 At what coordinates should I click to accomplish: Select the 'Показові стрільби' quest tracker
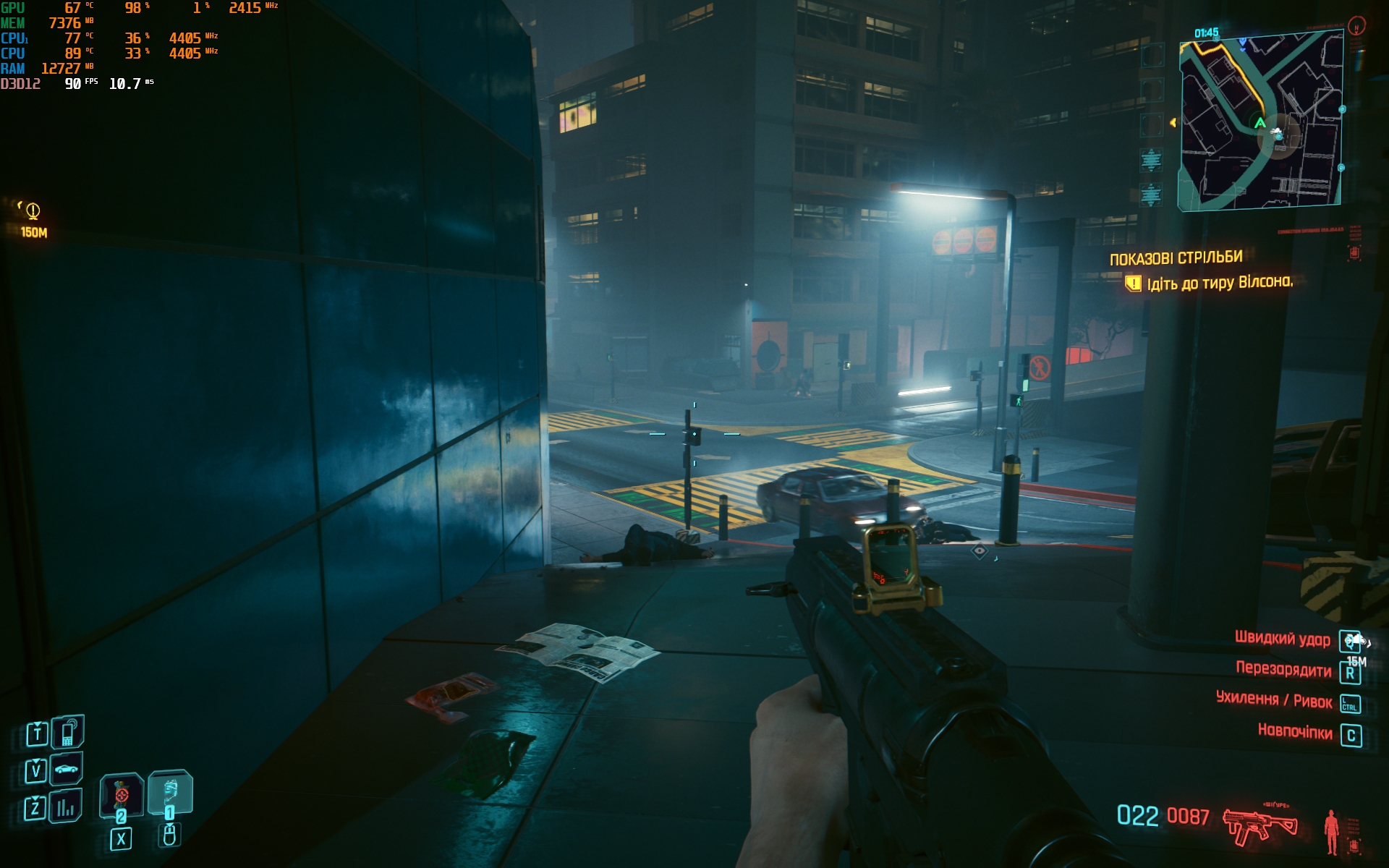point(1176,258)
